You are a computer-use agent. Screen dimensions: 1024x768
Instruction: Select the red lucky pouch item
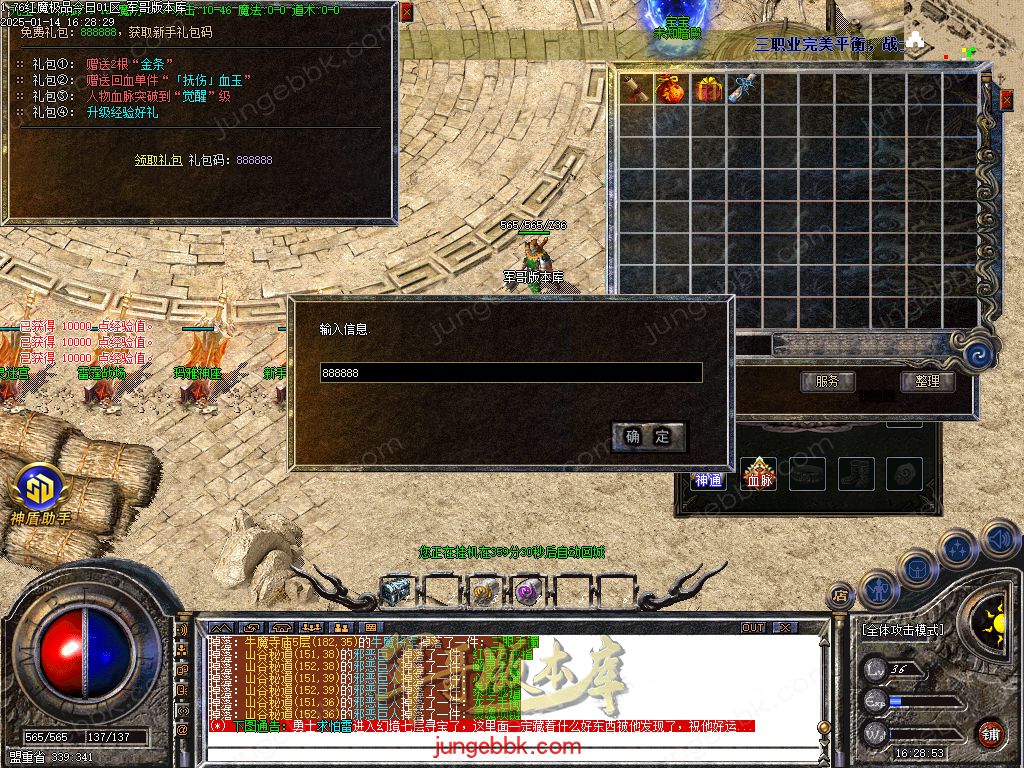[x=671, y=89]
